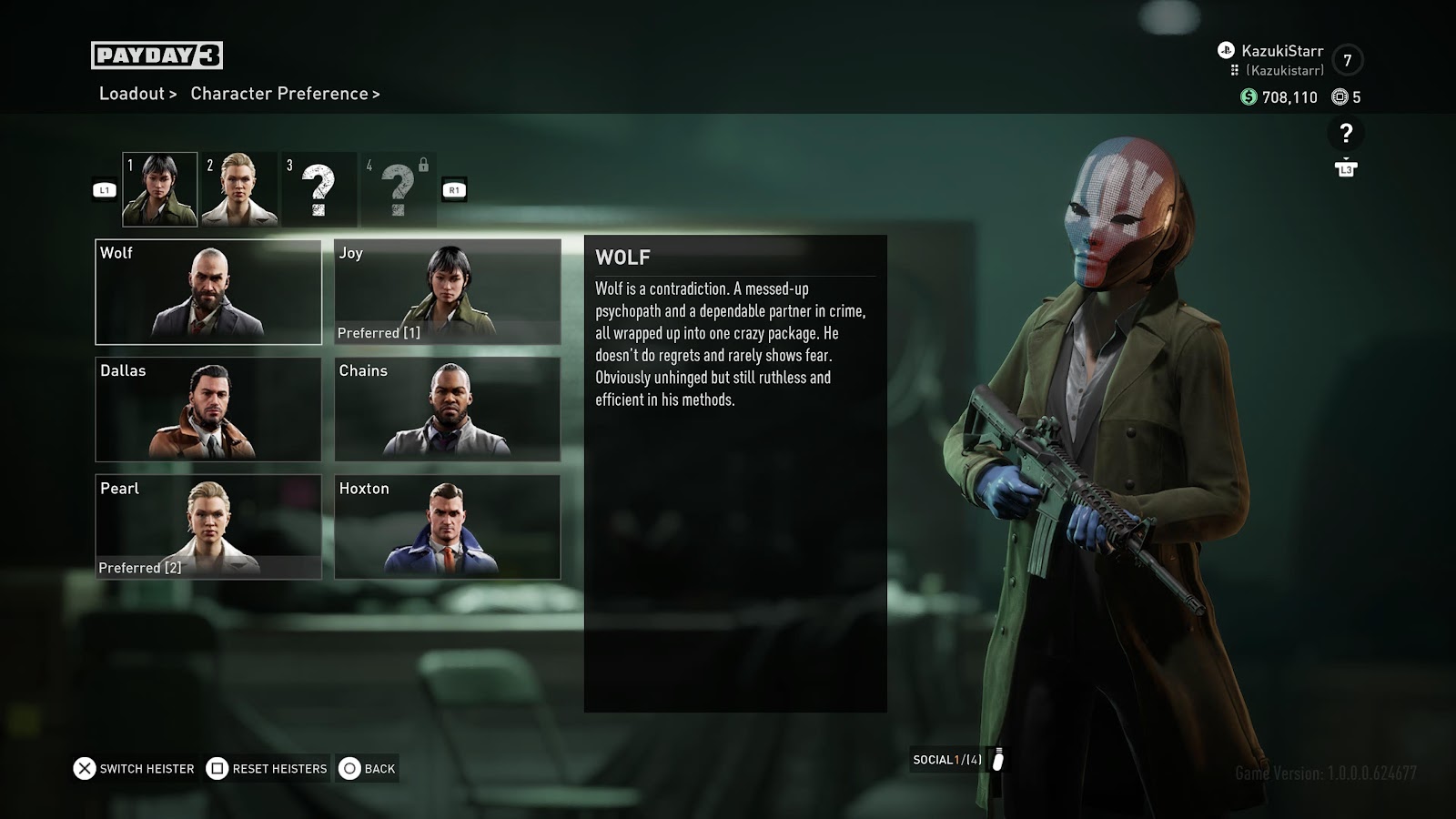
Task: Choose Joy as preferred heister
Action: point(447,292)
